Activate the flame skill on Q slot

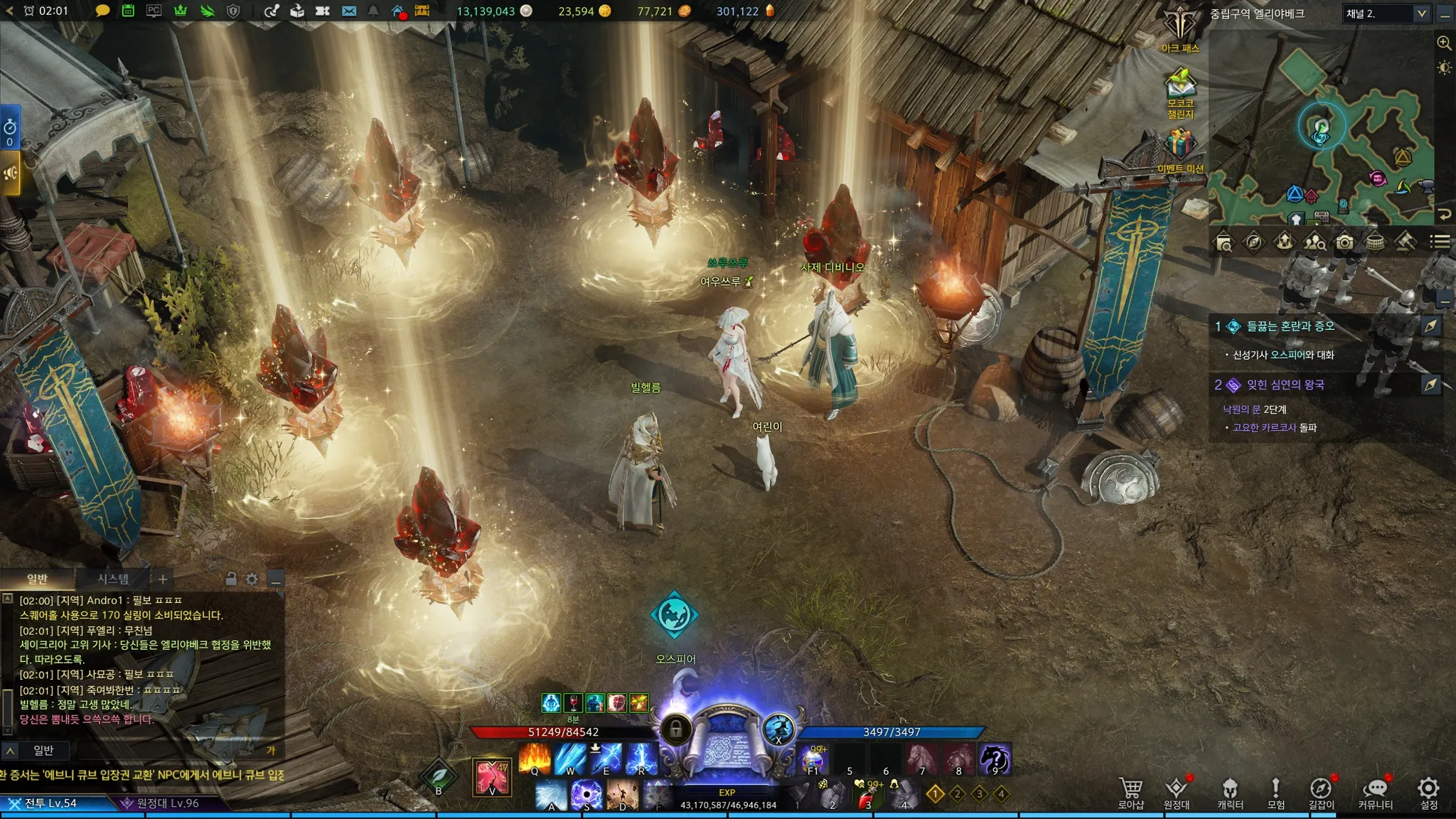(535, 759)
